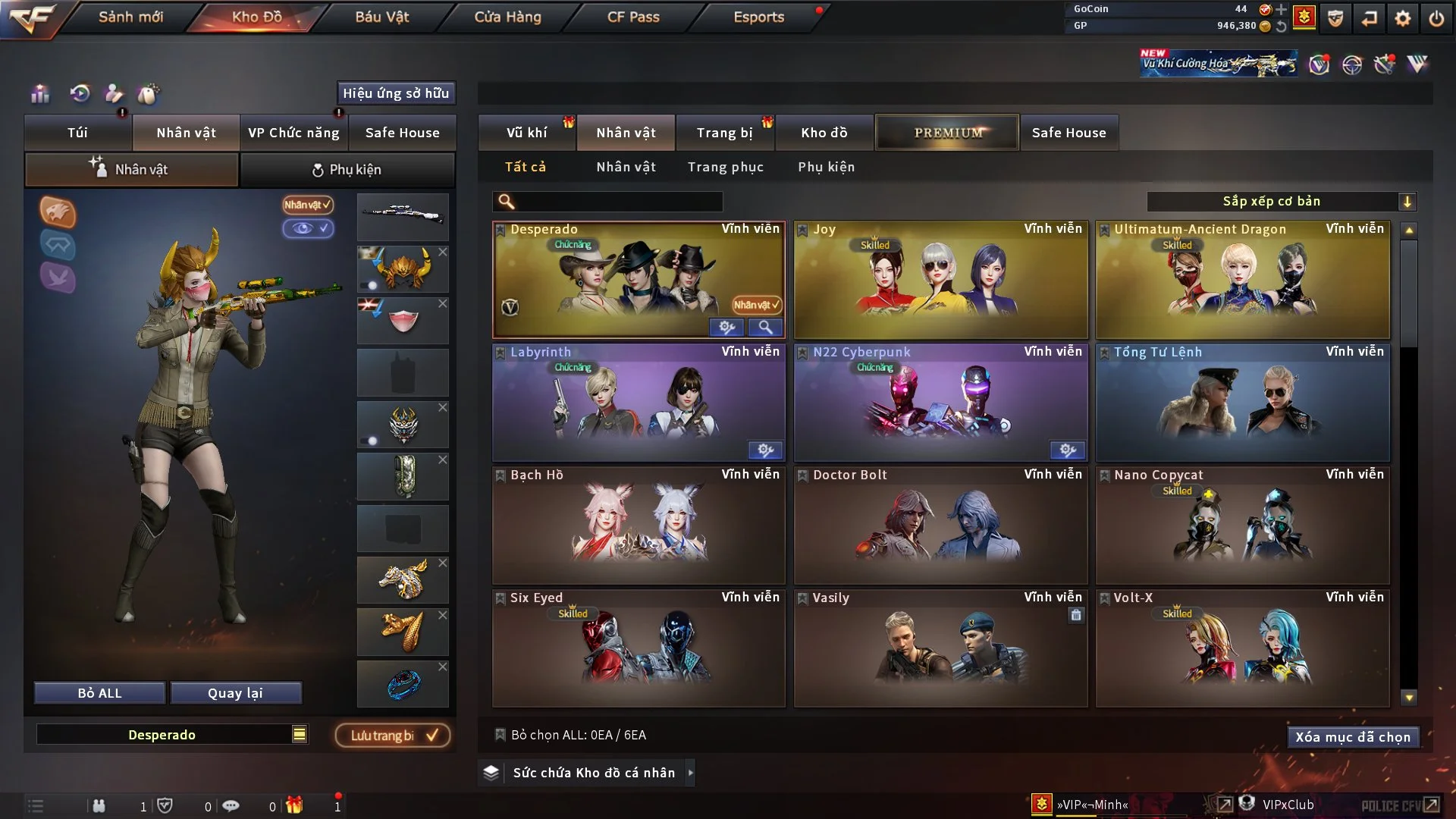This screenshot has width=1456, height=819.
Task: Select the gift box icon on bottom bar
Action: (295, 805)
